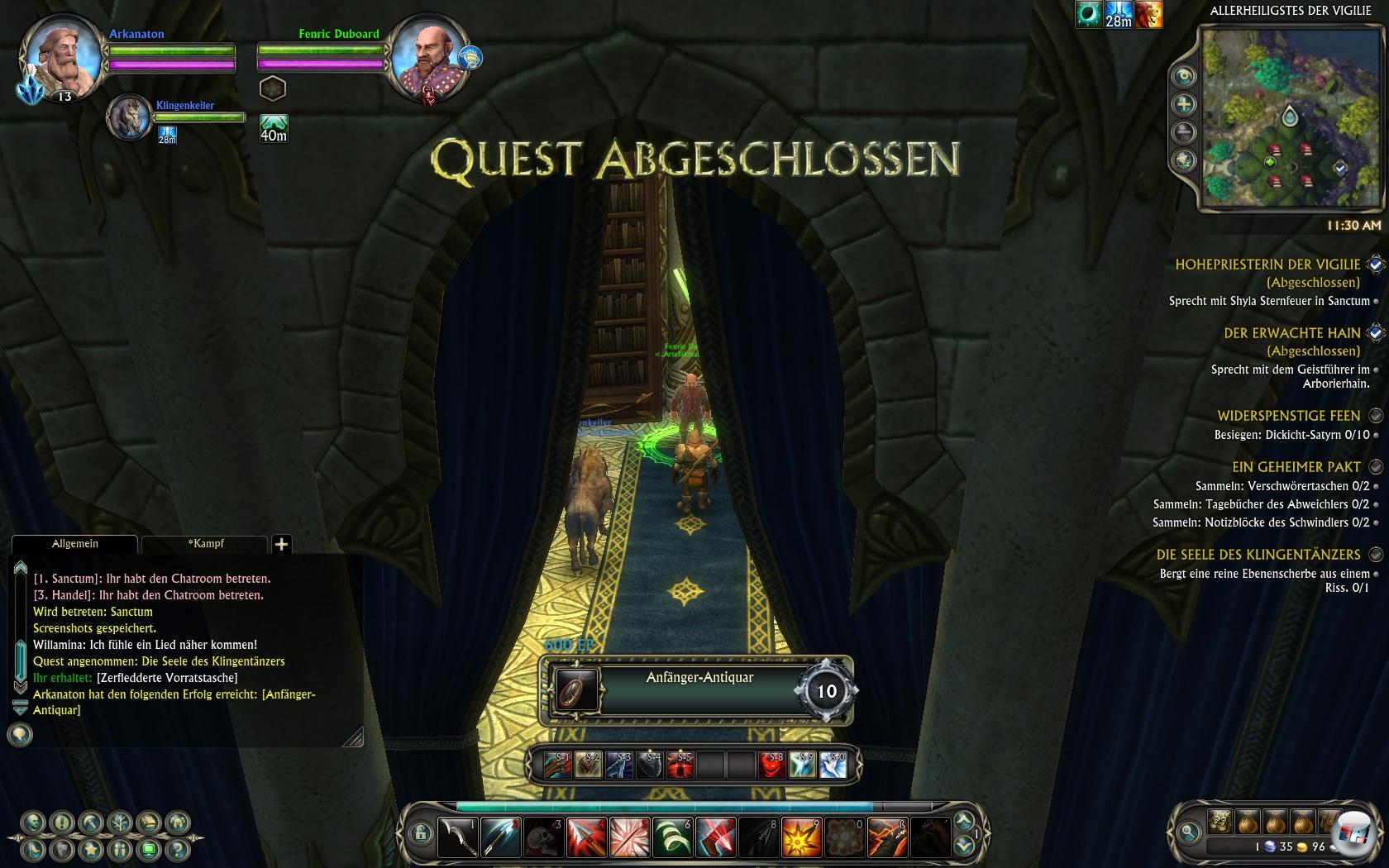Open the help menu question mark button

tap(176, 849)
